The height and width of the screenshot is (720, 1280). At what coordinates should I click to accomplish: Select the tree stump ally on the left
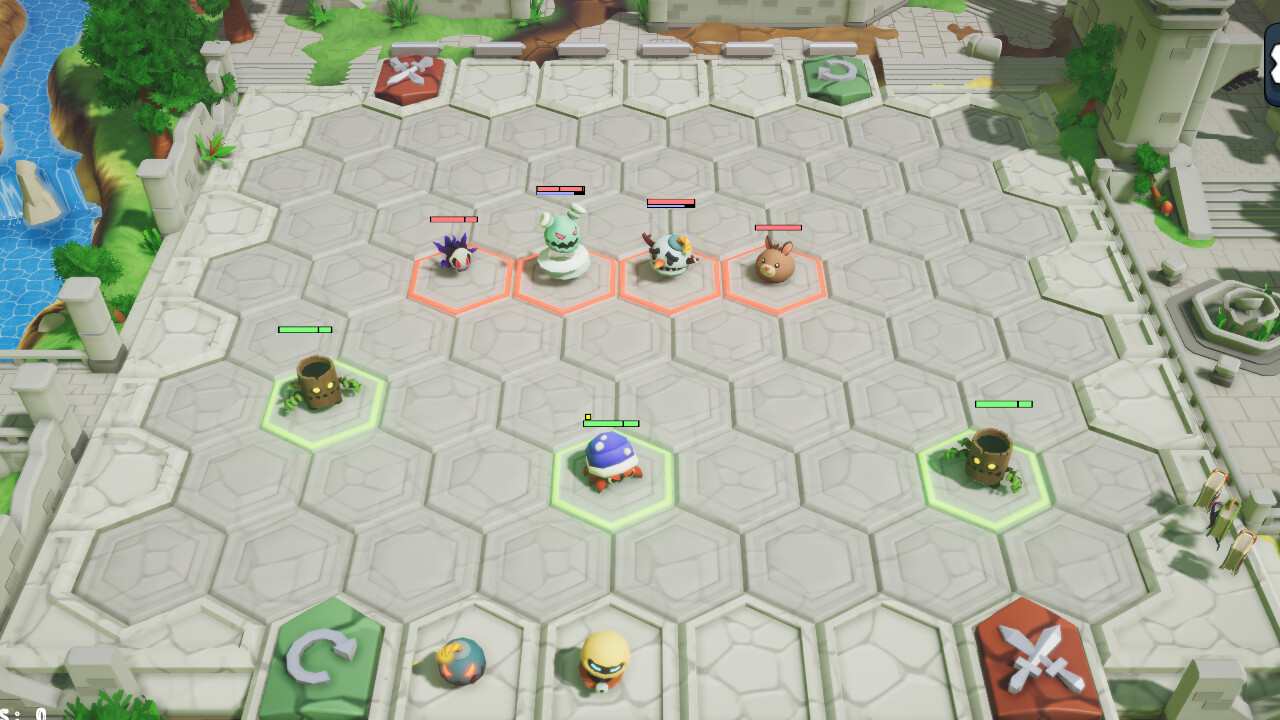317,385
